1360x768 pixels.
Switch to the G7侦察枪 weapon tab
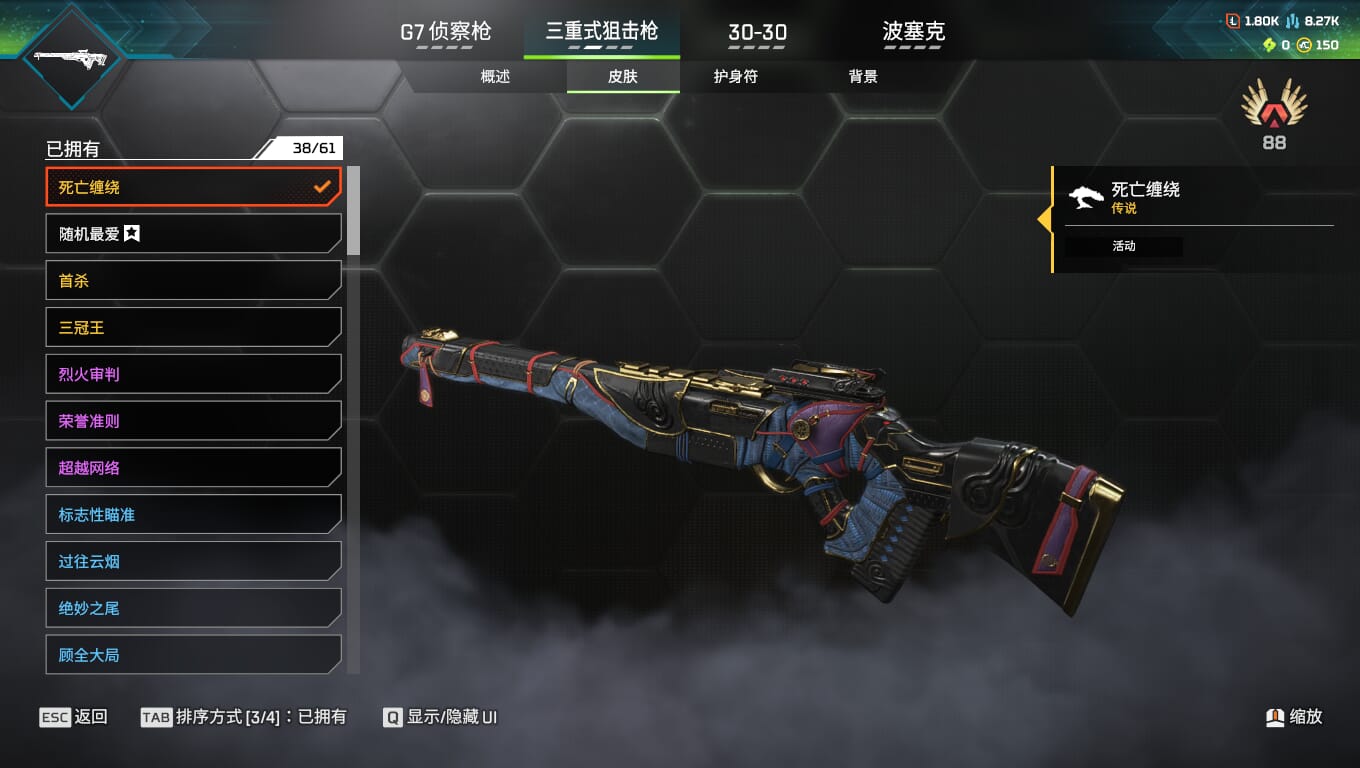pos(446,32)
